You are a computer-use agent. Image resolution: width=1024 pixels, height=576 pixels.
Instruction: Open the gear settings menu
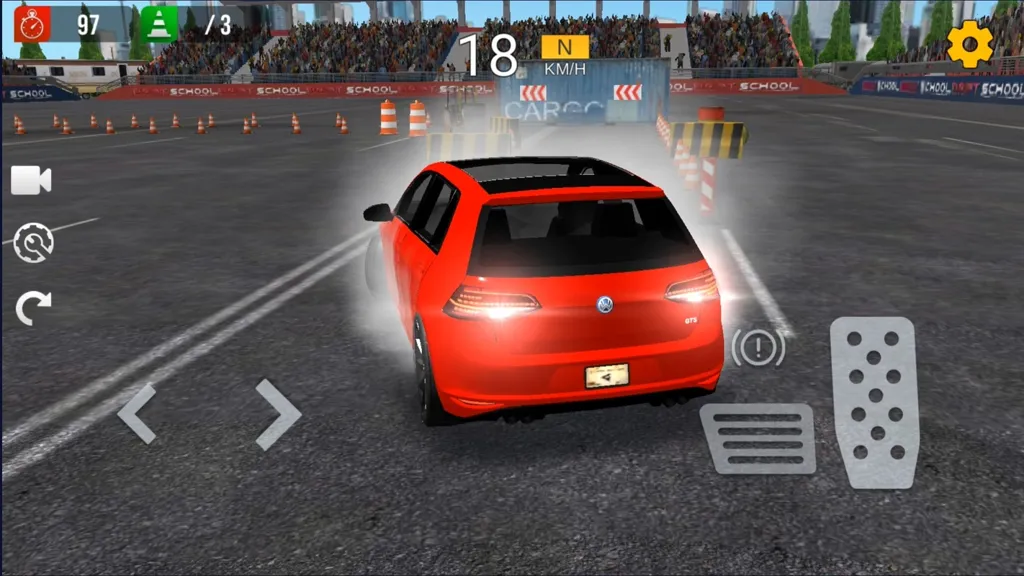[969, 44]
